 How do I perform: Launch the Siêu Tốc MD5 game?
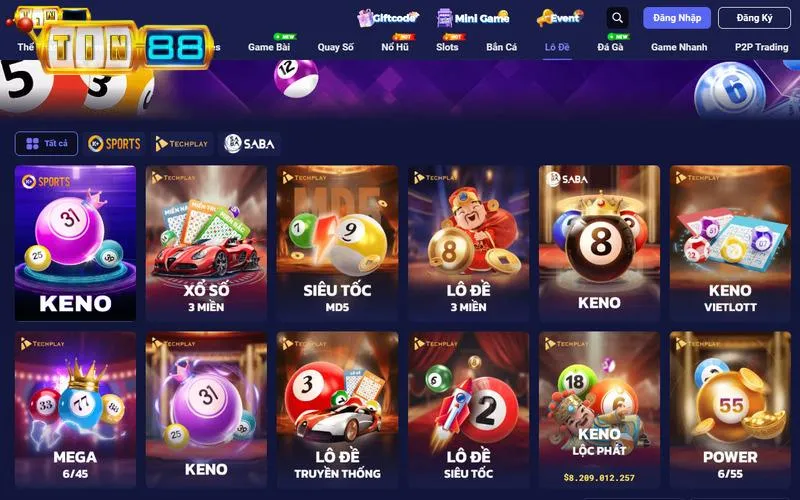click(x=337, y=243)
